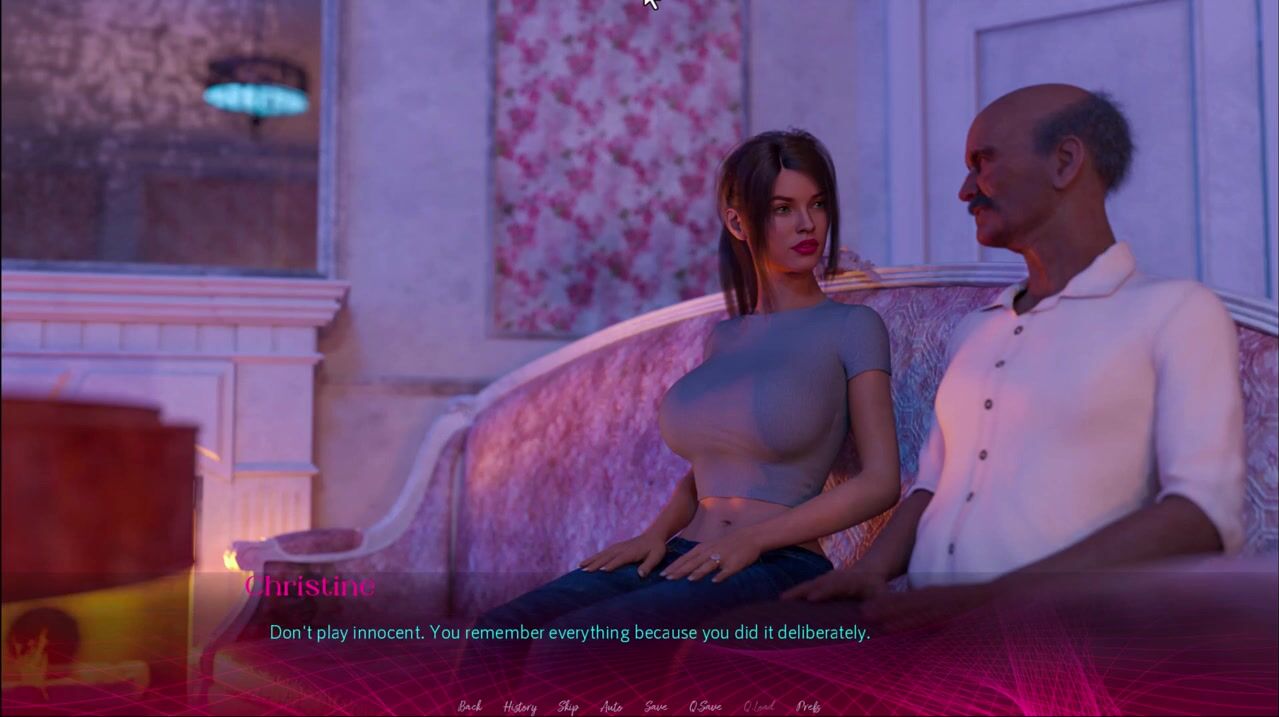
Task: Toggle Auto-advance mode
Action: 610,707
